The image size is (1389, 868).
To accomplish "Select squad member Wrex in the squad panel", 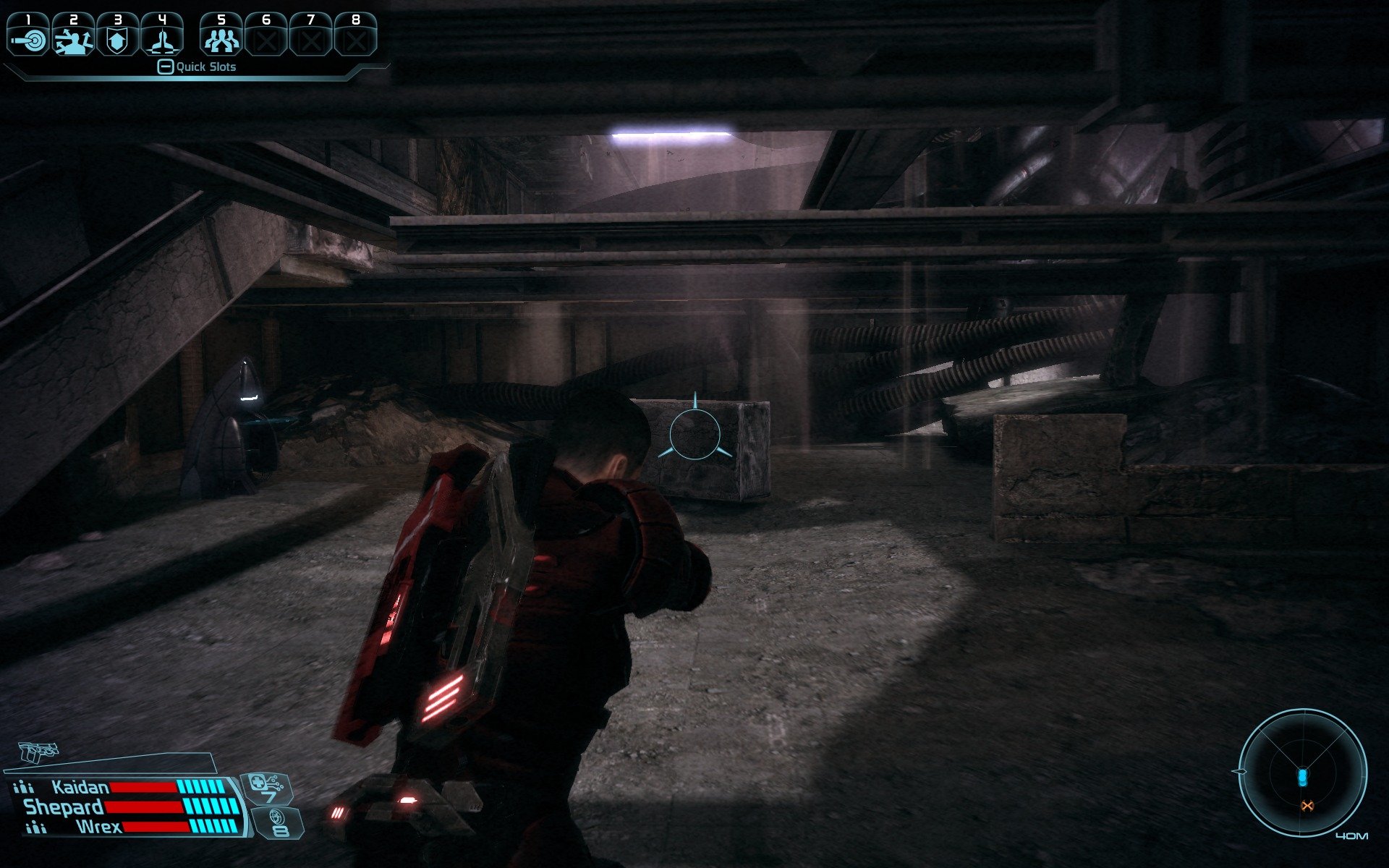I will [x=99, y=826].
